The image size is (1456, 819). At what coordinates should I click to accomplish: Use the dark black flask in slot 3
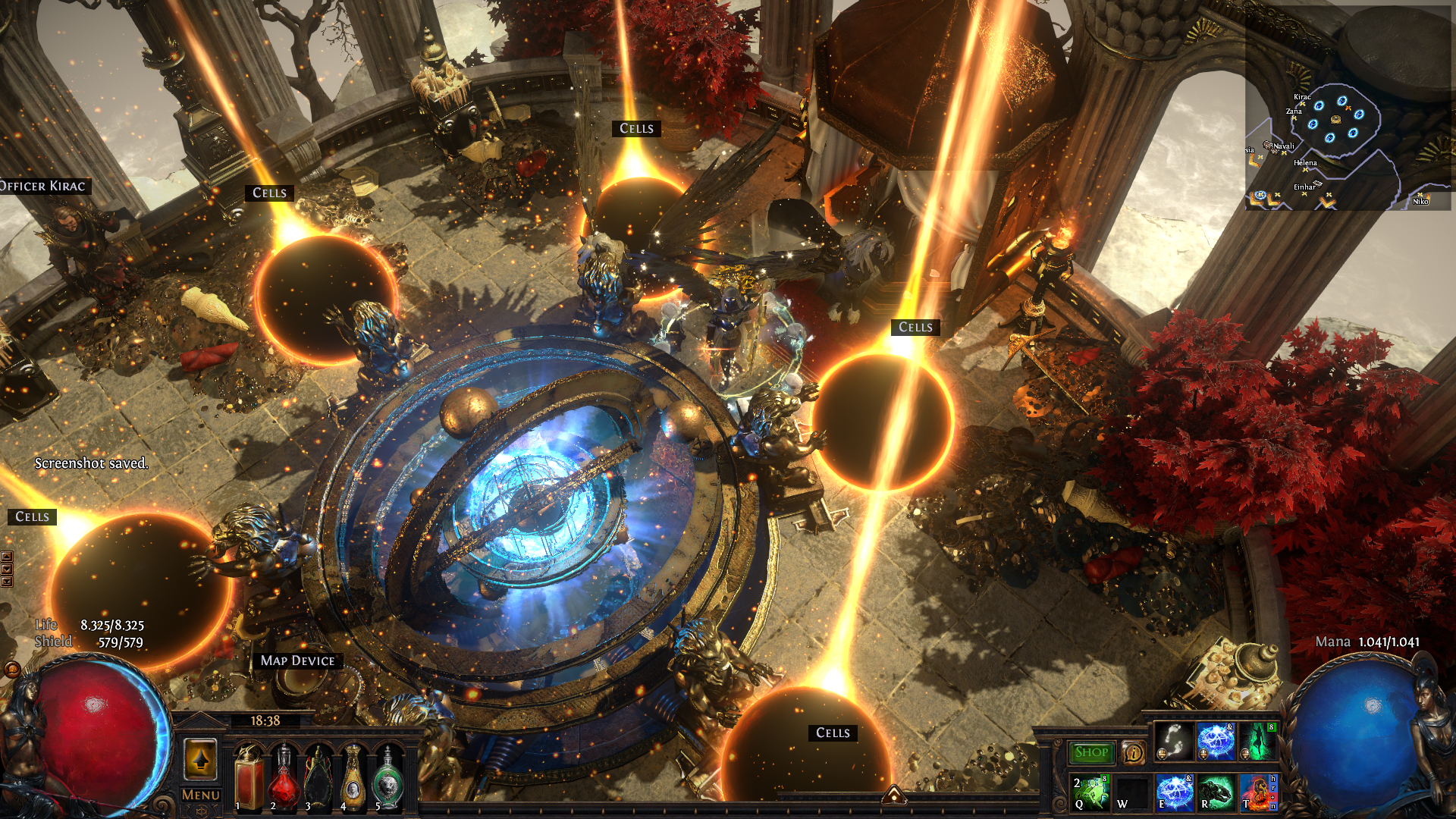pyautogui.click(x=318, y=777)
